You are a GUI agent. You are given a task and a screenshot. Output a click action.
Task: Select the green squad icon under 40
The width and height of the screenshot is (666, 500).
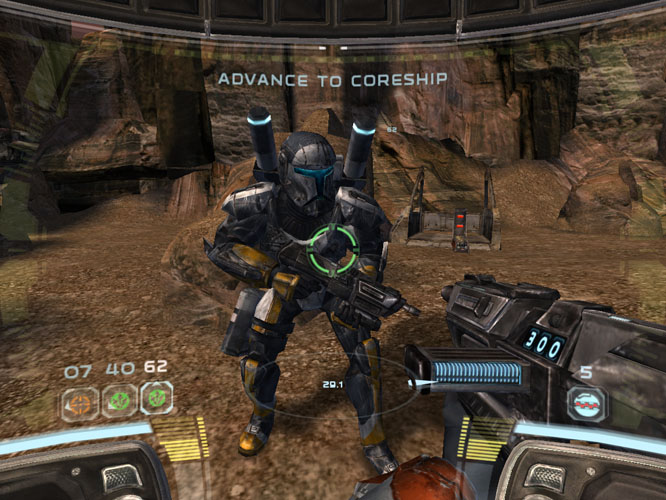[x=119, y=401]
